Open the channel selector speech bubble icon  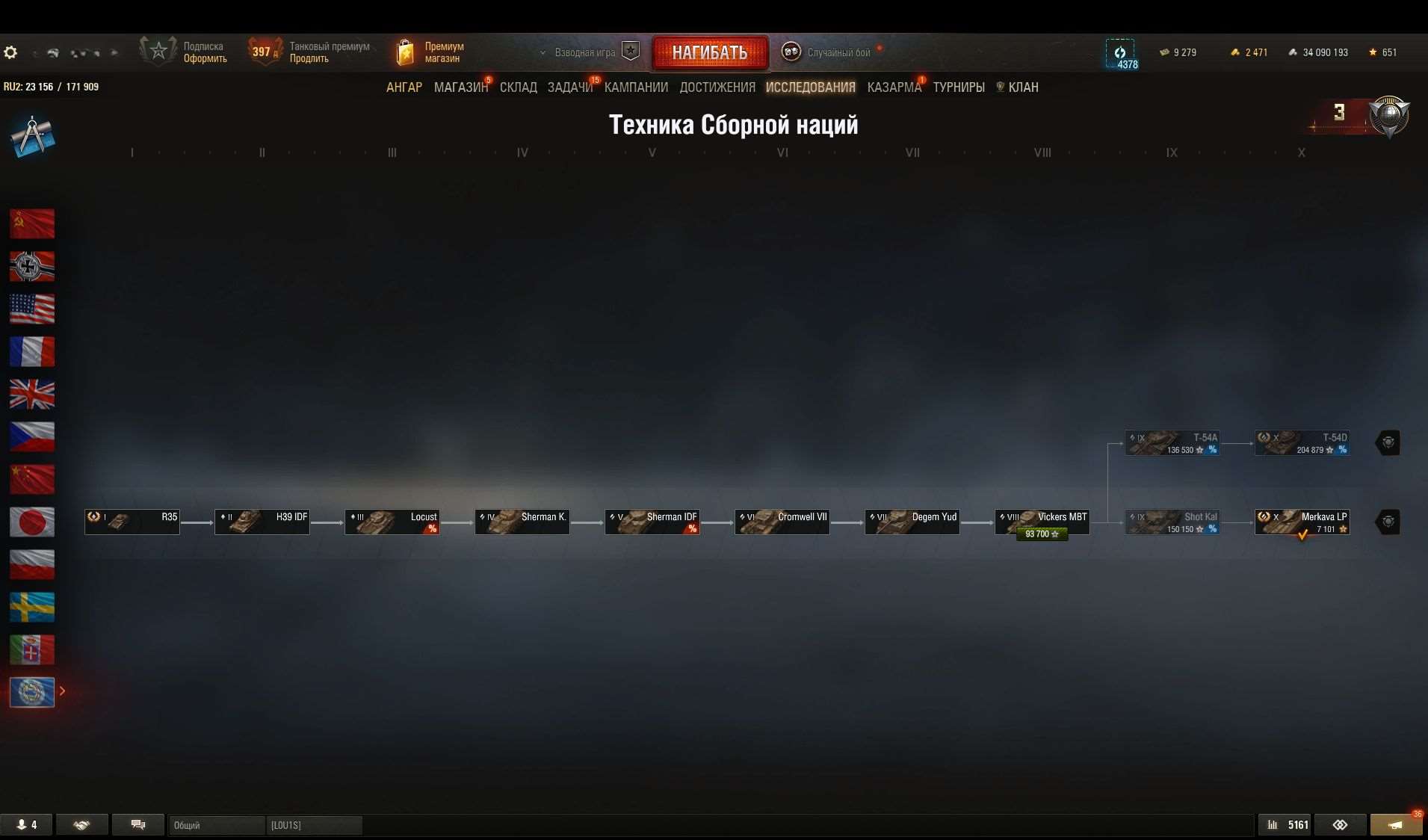click(x=137, y=824)
